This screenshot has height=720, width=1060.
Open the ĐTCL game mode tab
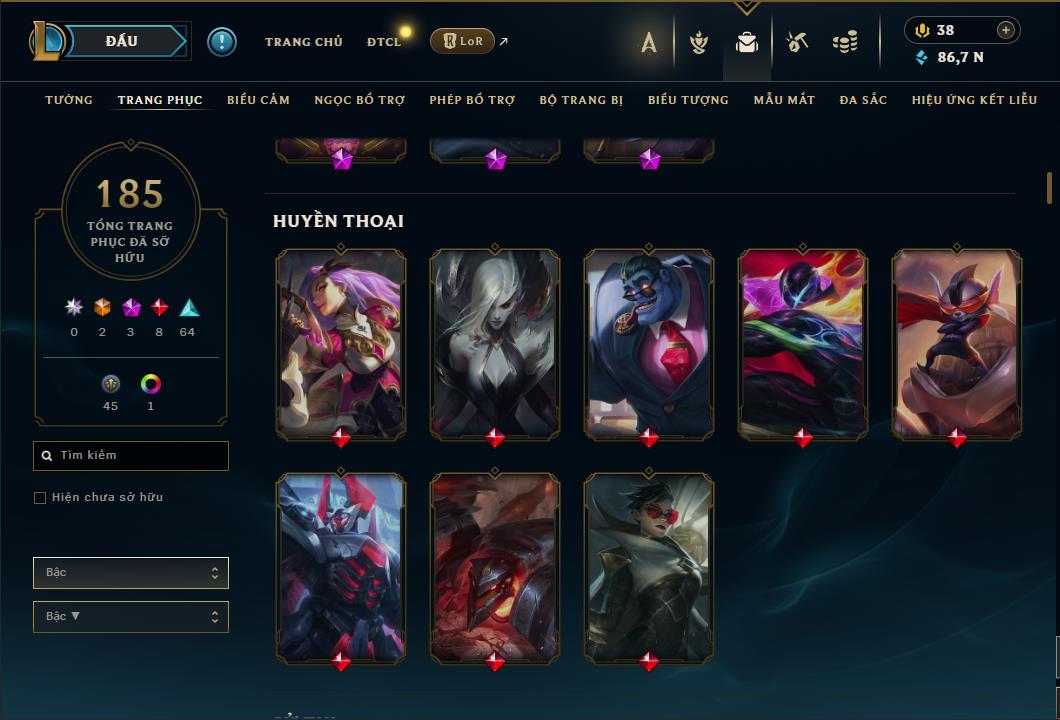[x=384, y=42]
